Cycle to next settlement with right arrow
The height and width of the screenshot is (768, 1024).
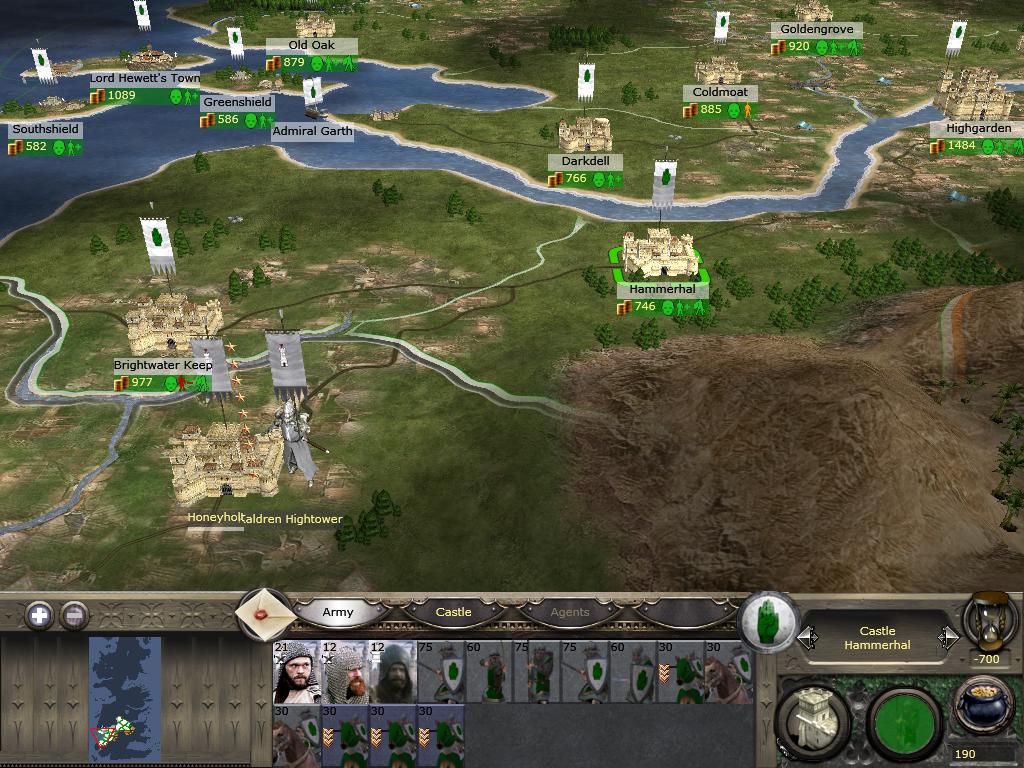point(948,637)
